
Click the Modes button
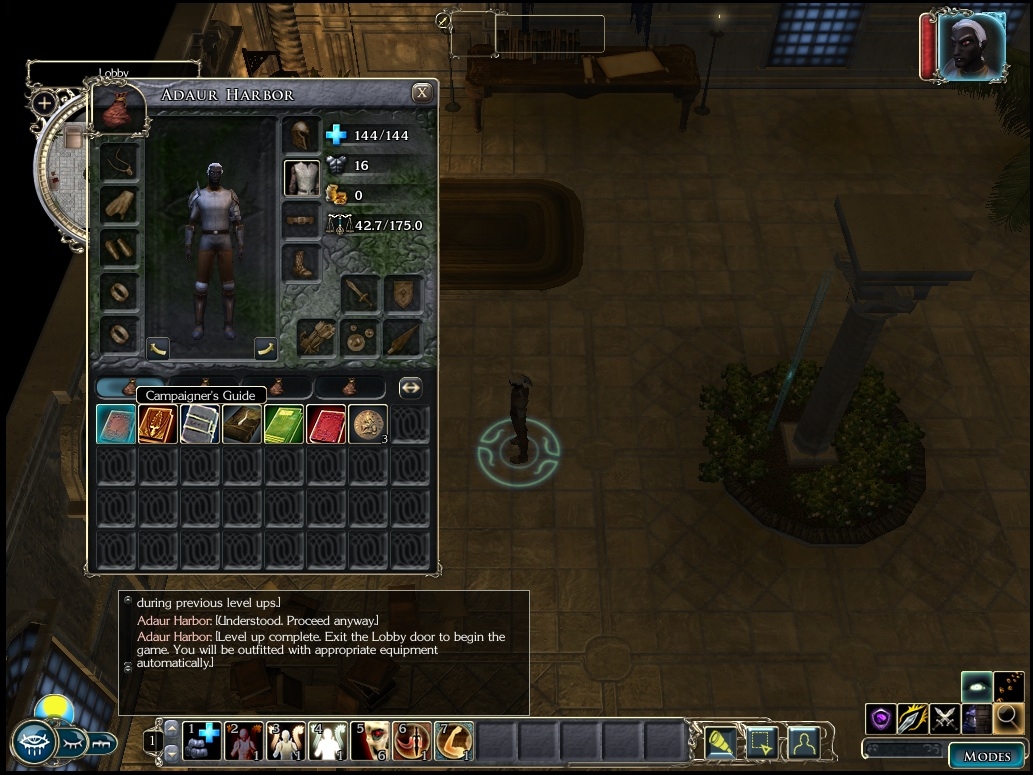click(x=986, y=756)
